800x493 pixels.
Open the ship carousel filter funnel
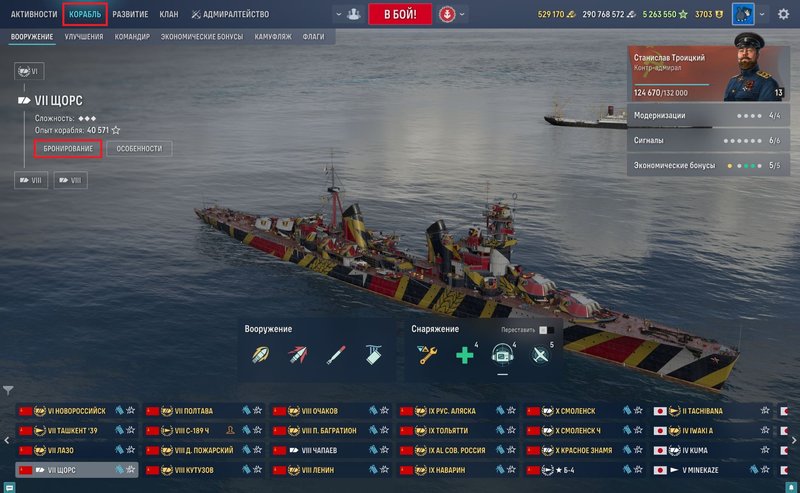pos(8,390)
